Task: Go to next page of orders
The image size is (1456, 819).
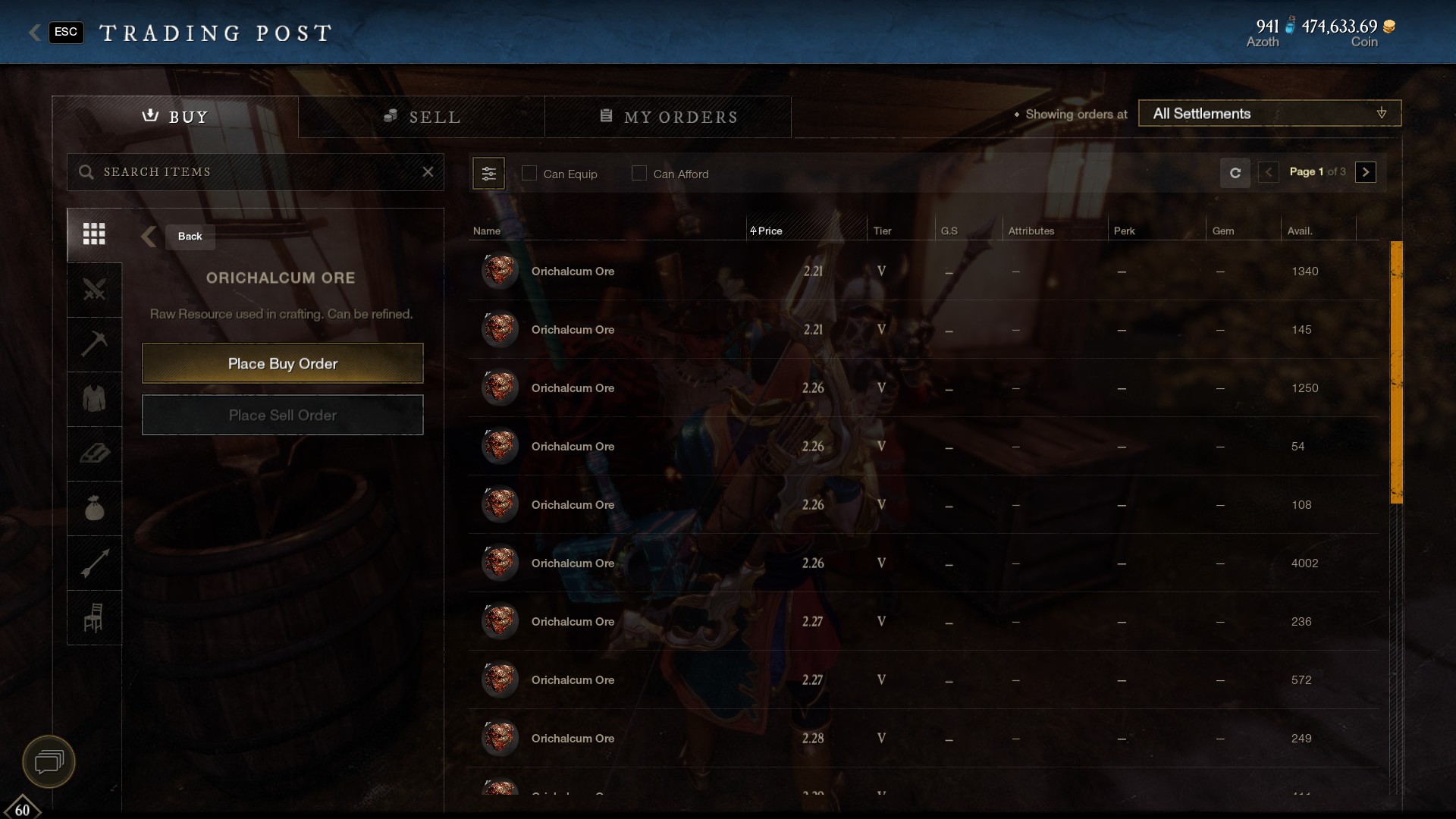Action: [x=1365, y=172]
